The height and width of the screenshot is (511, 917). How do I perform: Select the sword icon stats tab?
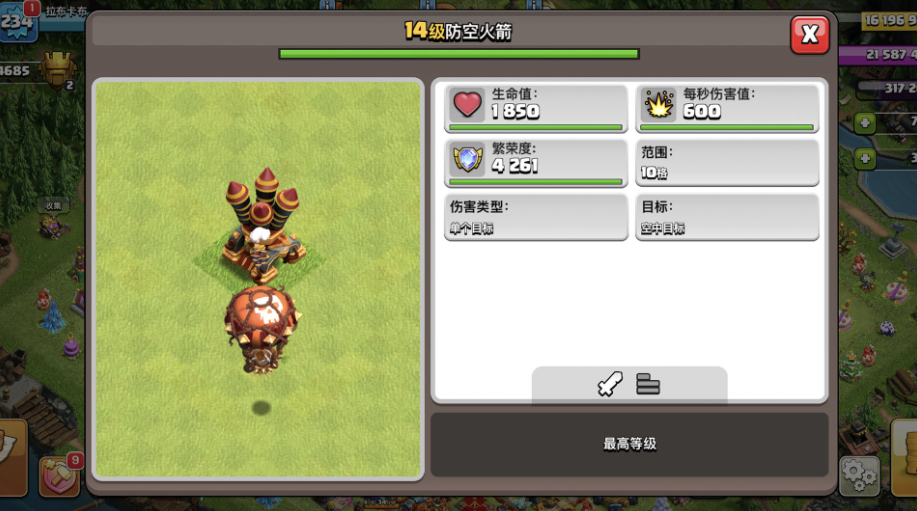[x=610, y=384]
